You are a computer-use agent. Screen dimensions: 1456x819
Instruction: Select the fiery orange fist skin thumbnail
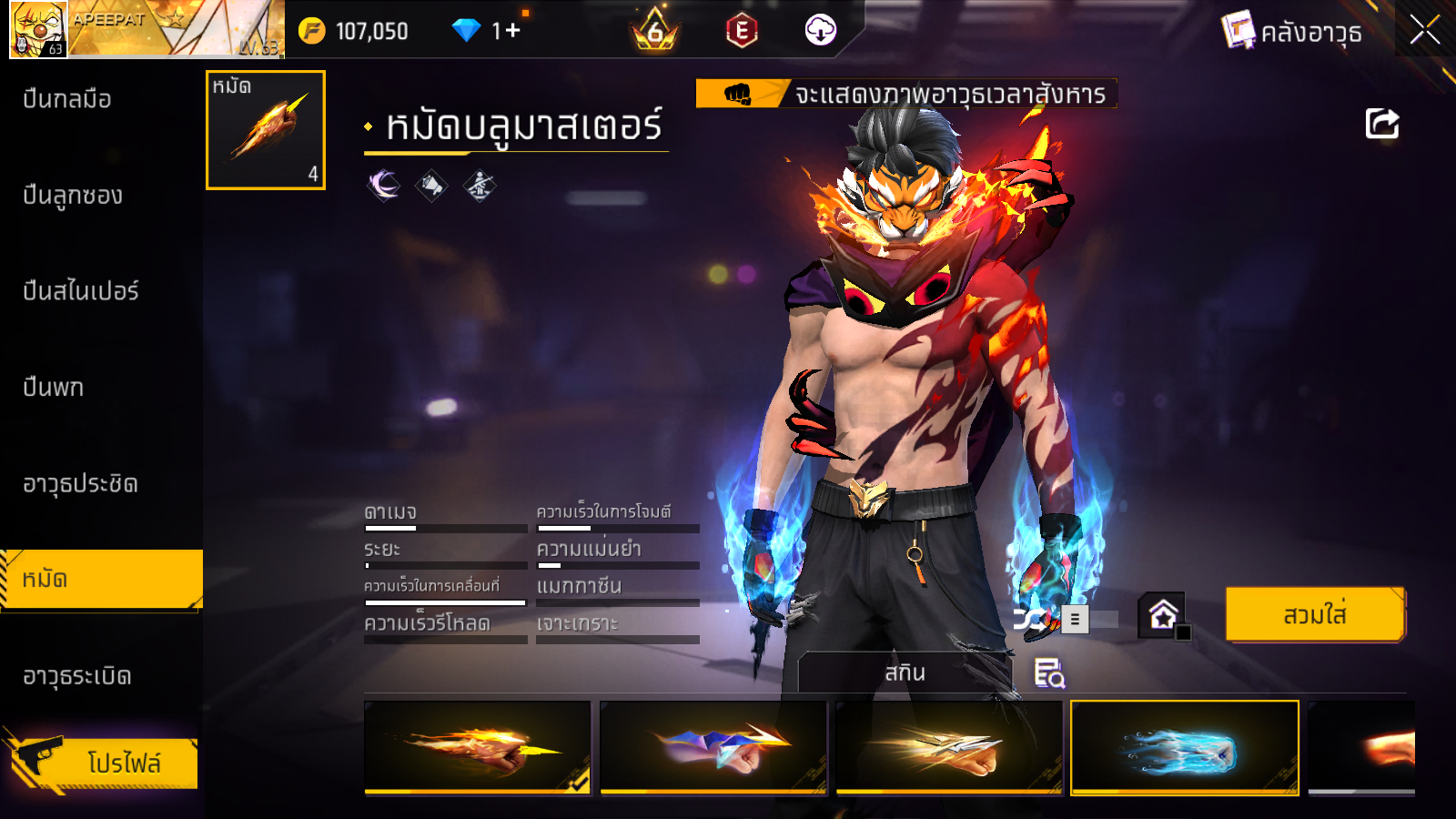(x=478, y=747)
